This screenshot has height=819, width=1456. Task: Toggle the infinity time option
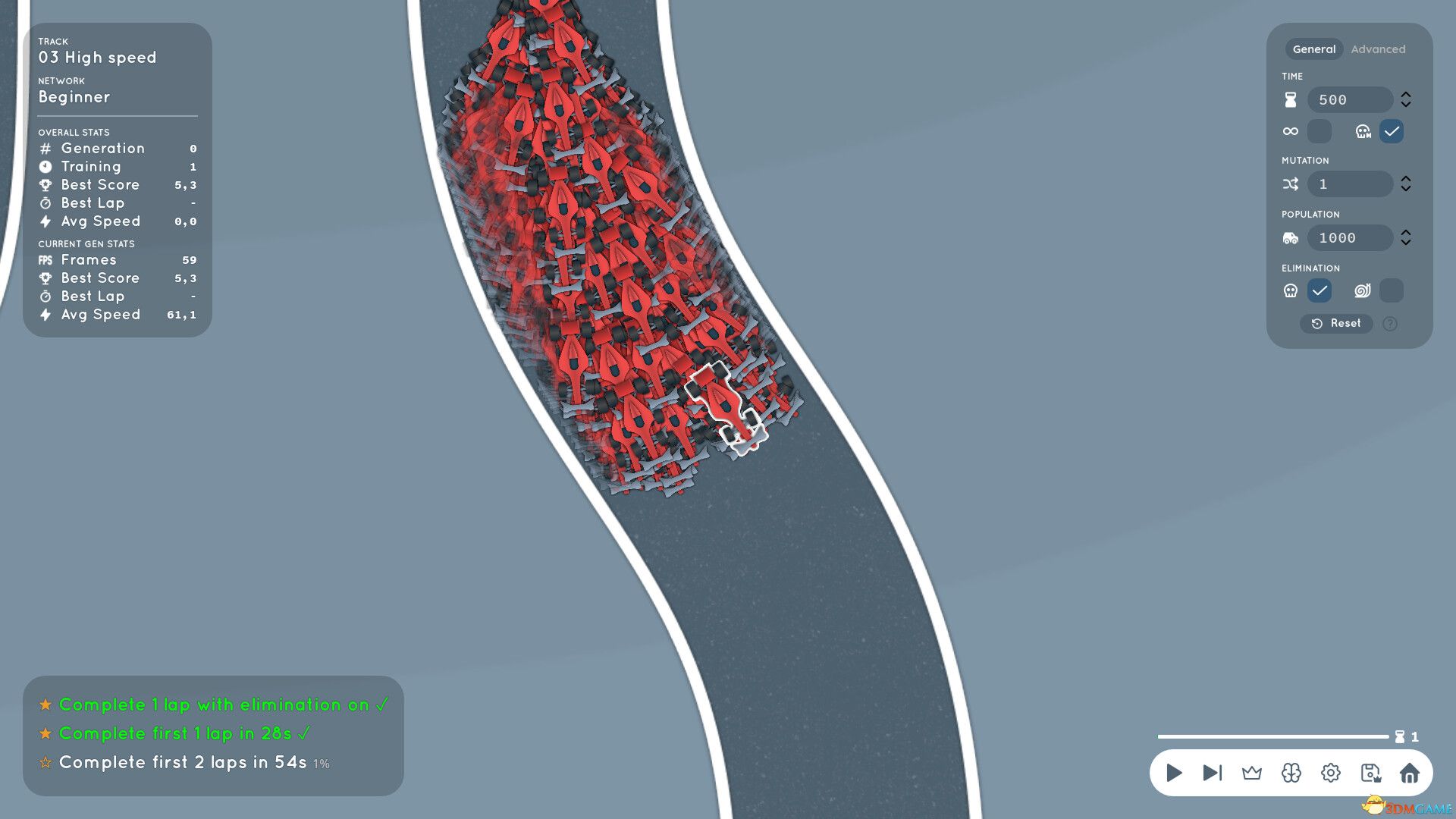1319,130
